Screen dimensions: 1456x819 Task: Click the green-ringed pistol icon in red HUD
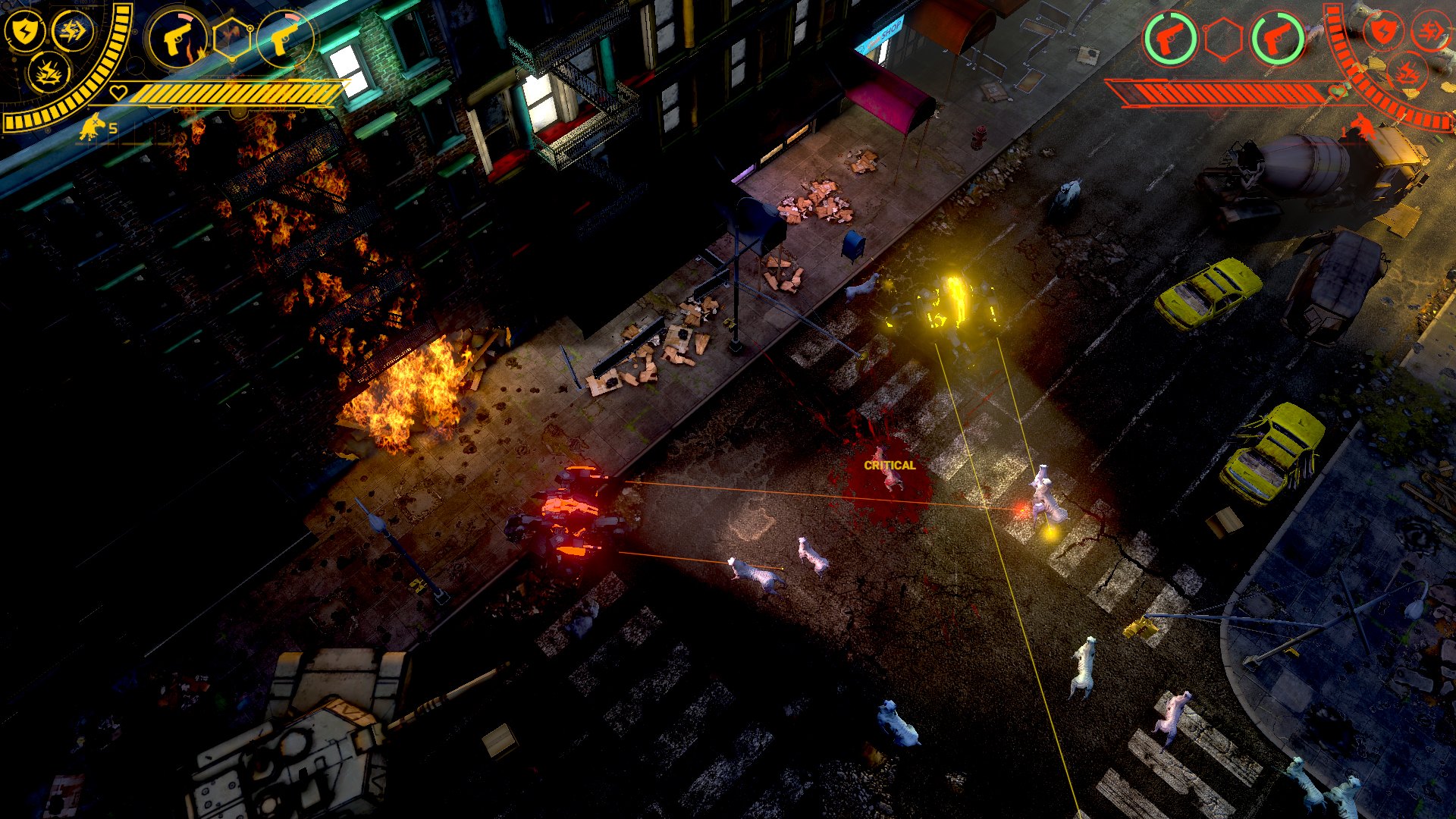(1169, 38)
